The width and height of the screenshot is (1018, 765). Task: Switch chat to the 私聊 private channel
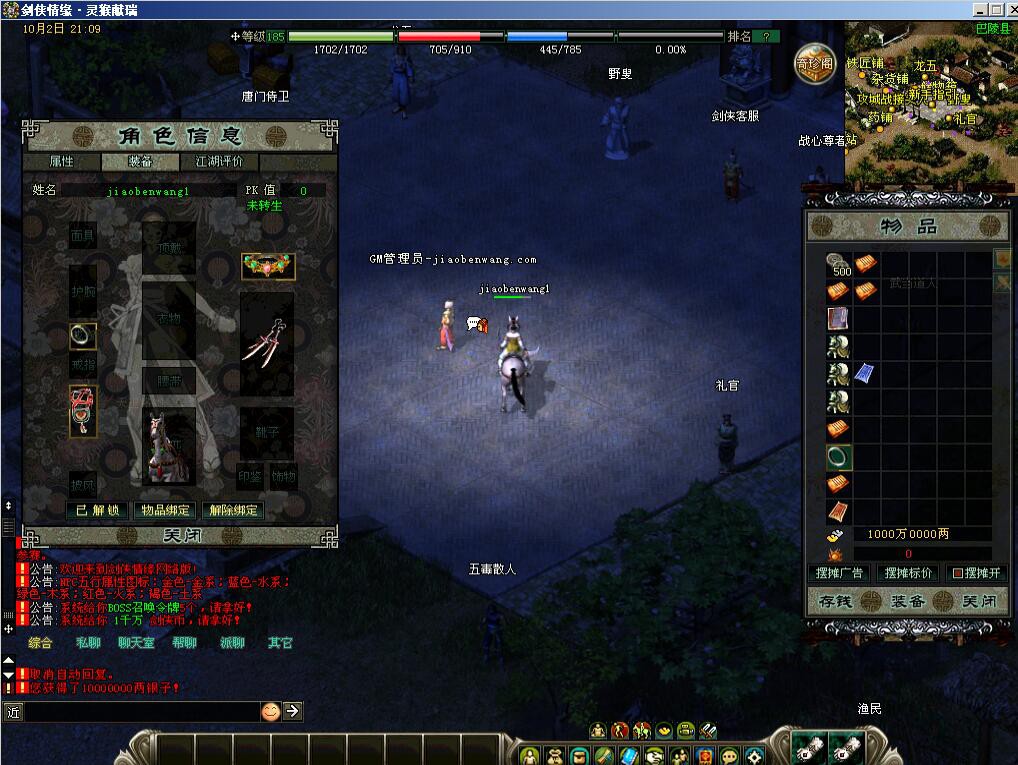(x=88, y=643)
